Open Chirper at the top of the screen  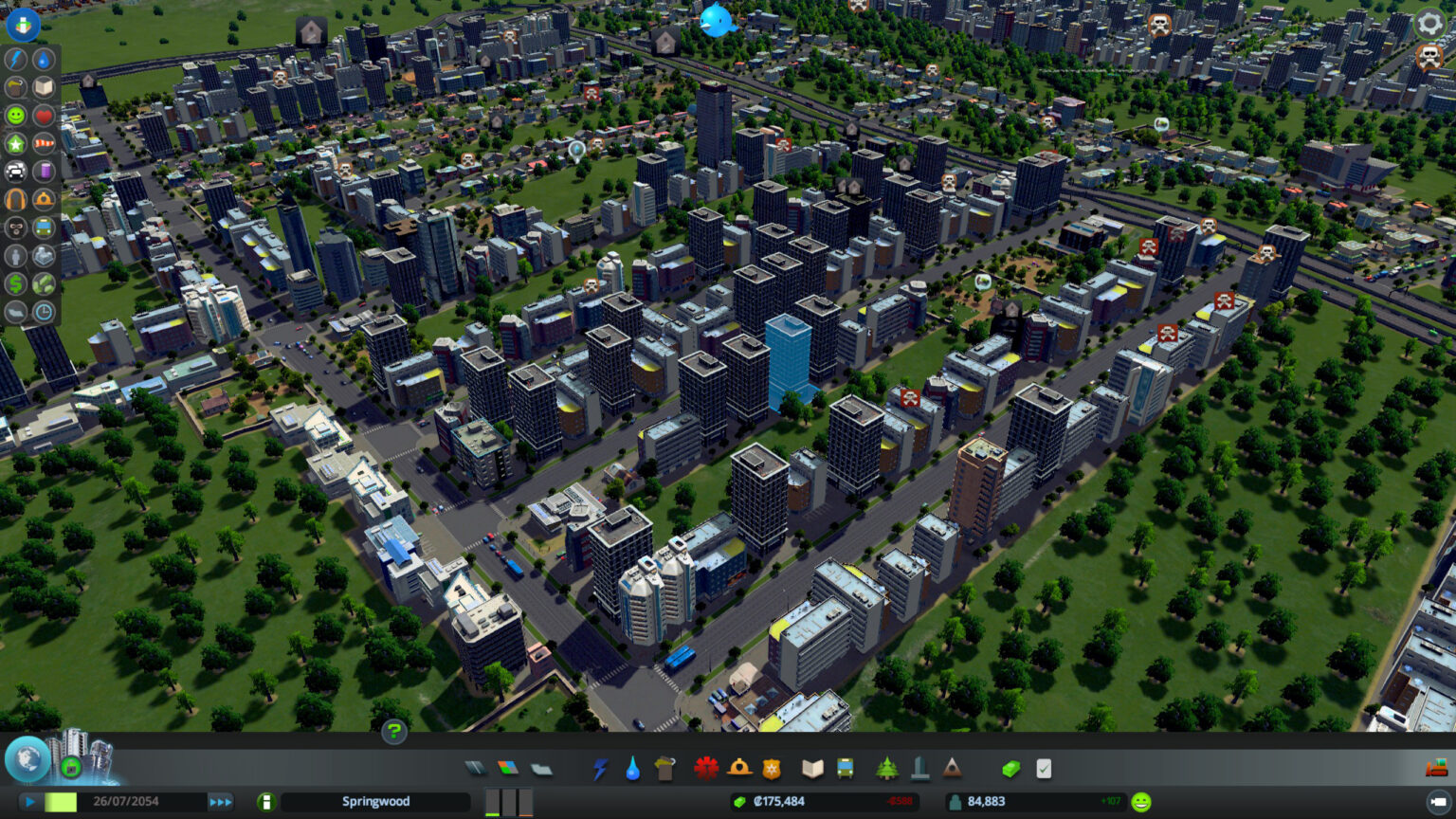pyautogui.click(x=718, y=21)
